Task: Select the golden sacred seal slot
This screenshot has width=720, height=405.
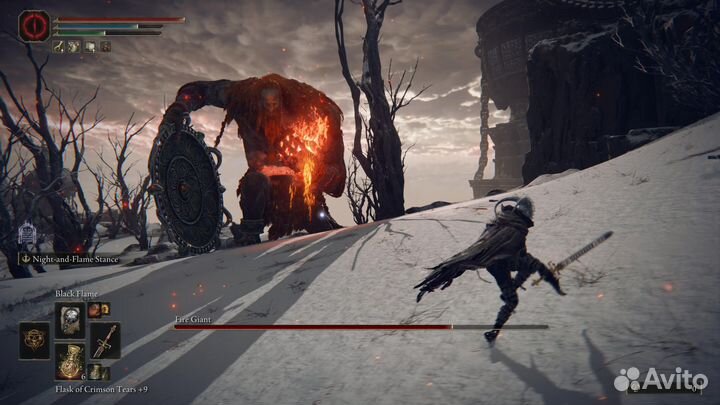Action: pos(35,340)
